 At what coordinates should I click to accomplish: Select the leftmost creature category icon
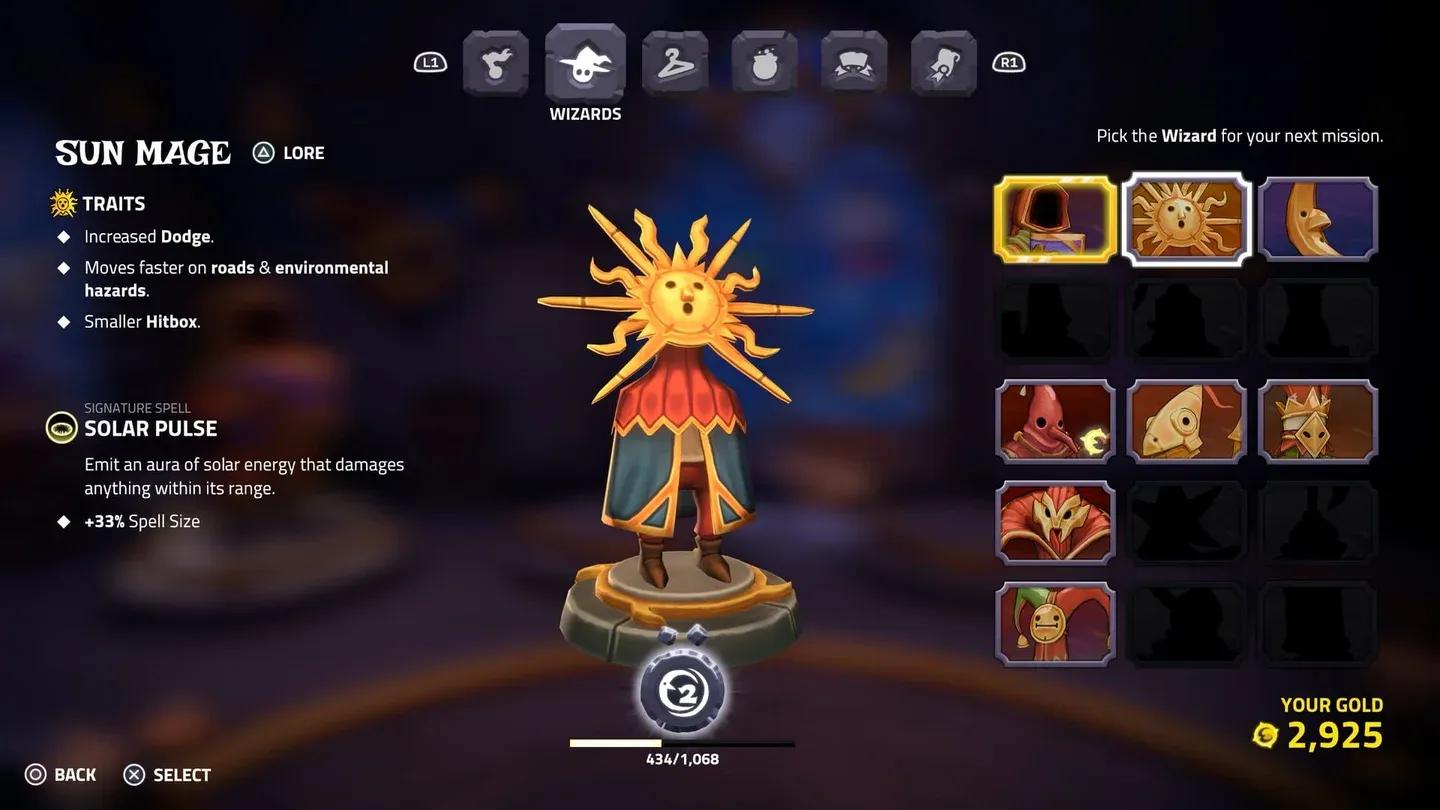pos(496,62)
